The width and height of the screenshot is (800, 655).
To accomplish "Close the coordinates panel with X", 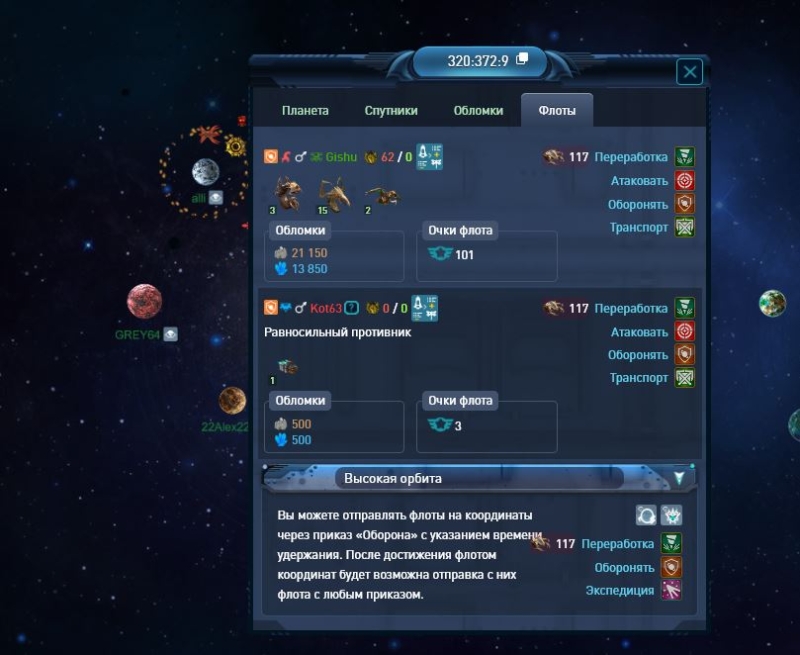I will pyautogui.click(x=689, y=72).
